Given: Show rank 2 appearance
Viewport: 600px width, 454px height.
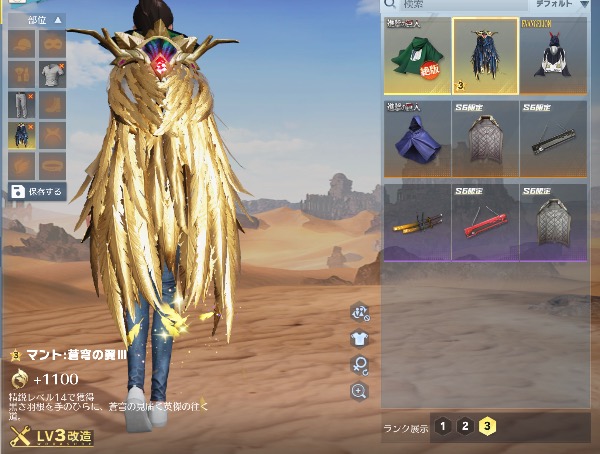Looking at the screenshot, I should pos(464,426).
